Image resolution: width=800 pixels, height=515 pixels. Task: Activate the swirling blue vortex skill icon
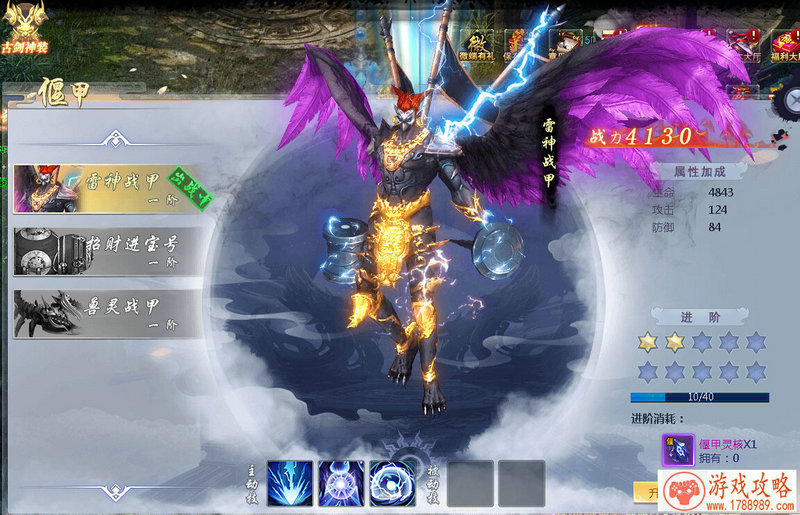pos(392,483)
